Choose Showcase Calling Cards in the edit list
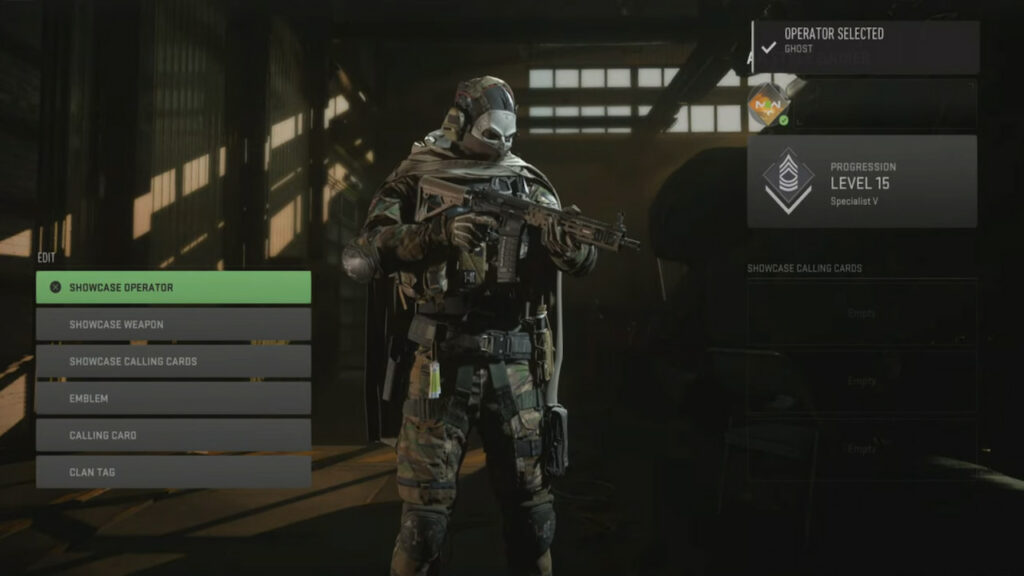 (x=173, y=362)
